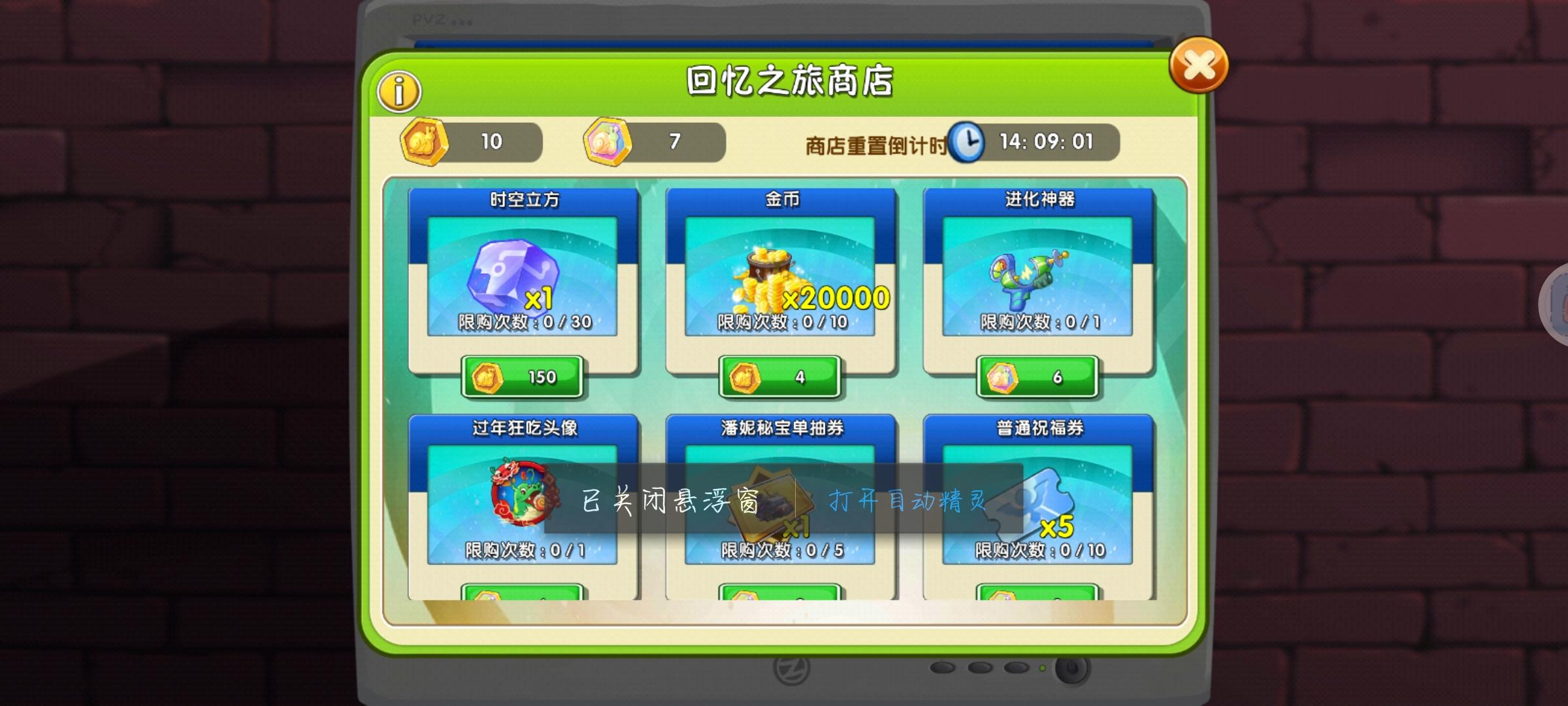Purchase 进化神器 for 6 rainbow coins
This screenshot has width=1568, height=706.
coord(1036,377)
